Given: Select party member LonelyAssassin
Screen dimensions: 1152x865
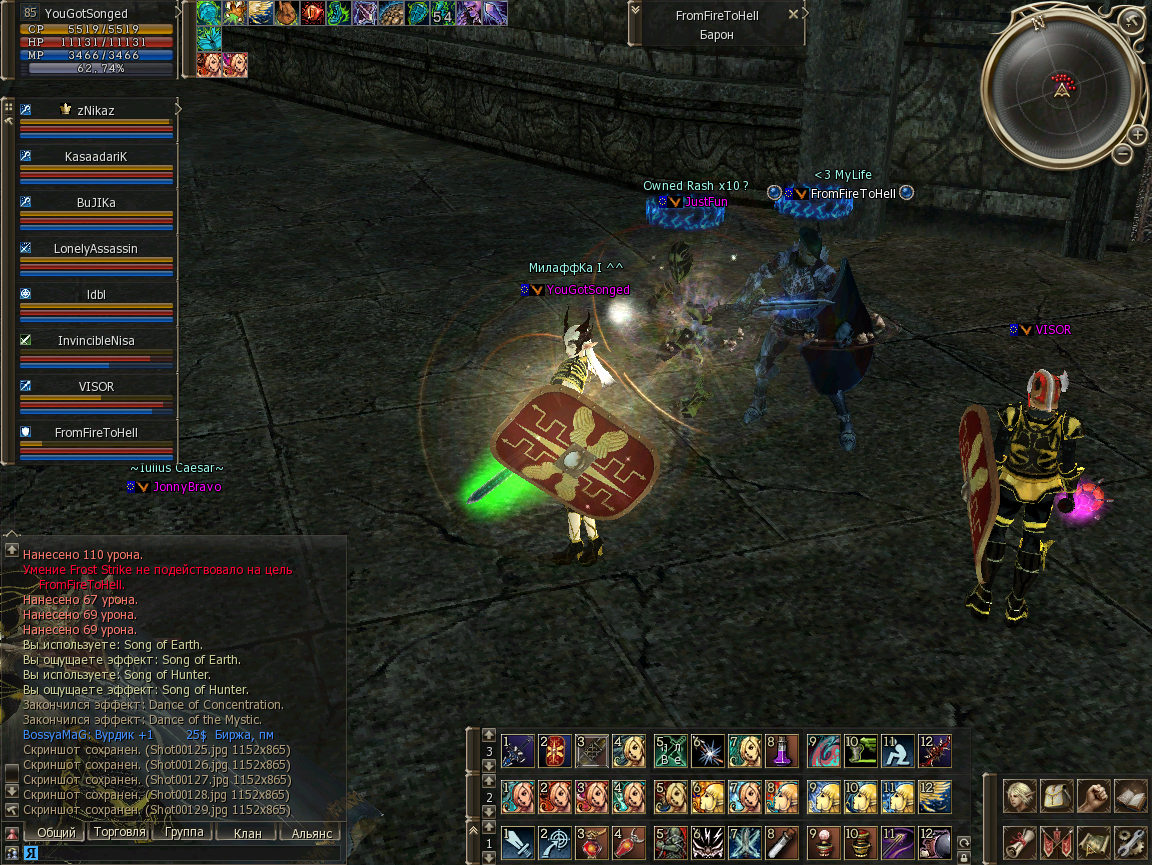Looking at the screenshot, I should (x=96, y=249).
